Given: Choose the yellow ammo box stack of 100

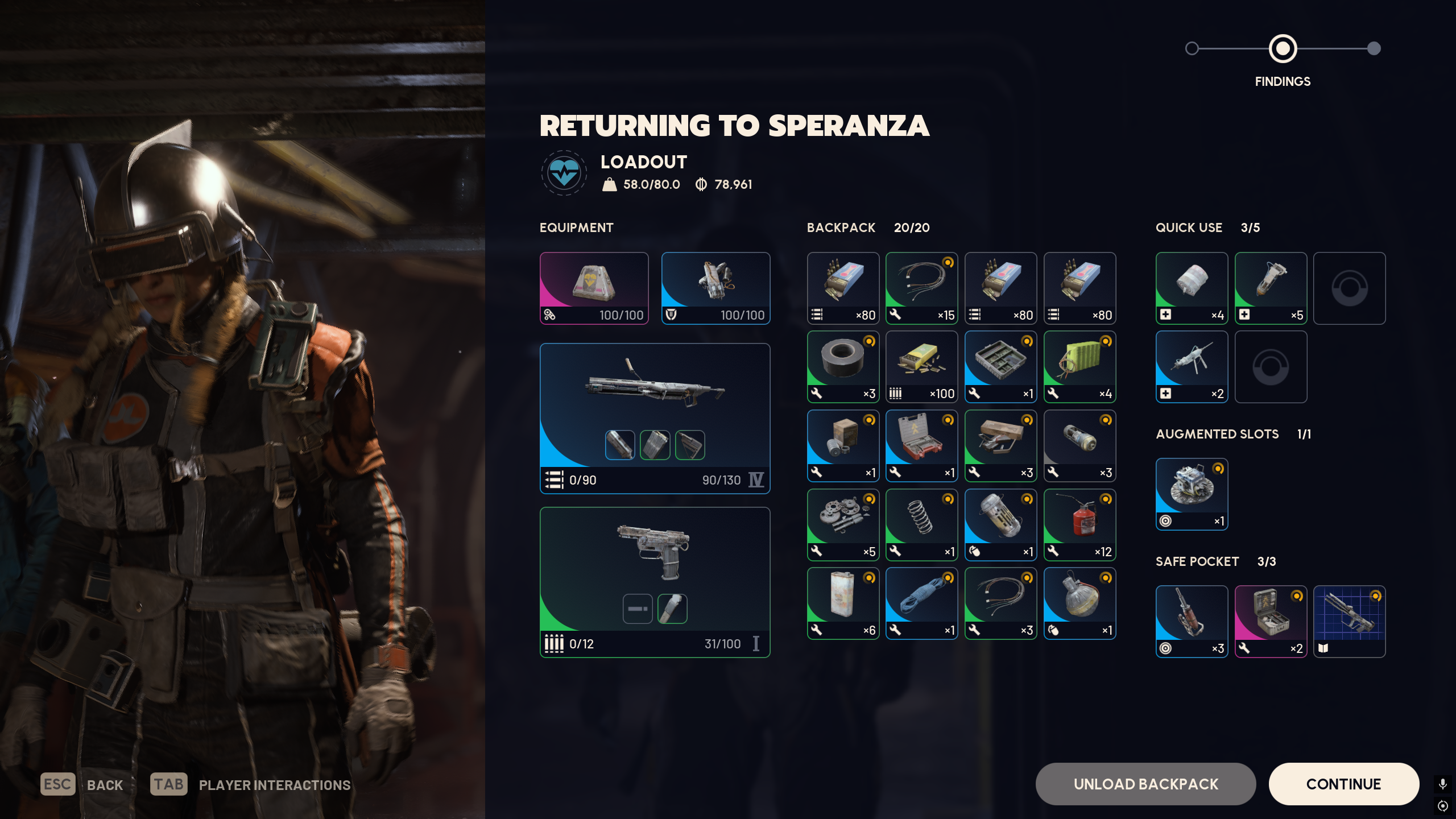Looking at the screenshot, I should 921,367.
